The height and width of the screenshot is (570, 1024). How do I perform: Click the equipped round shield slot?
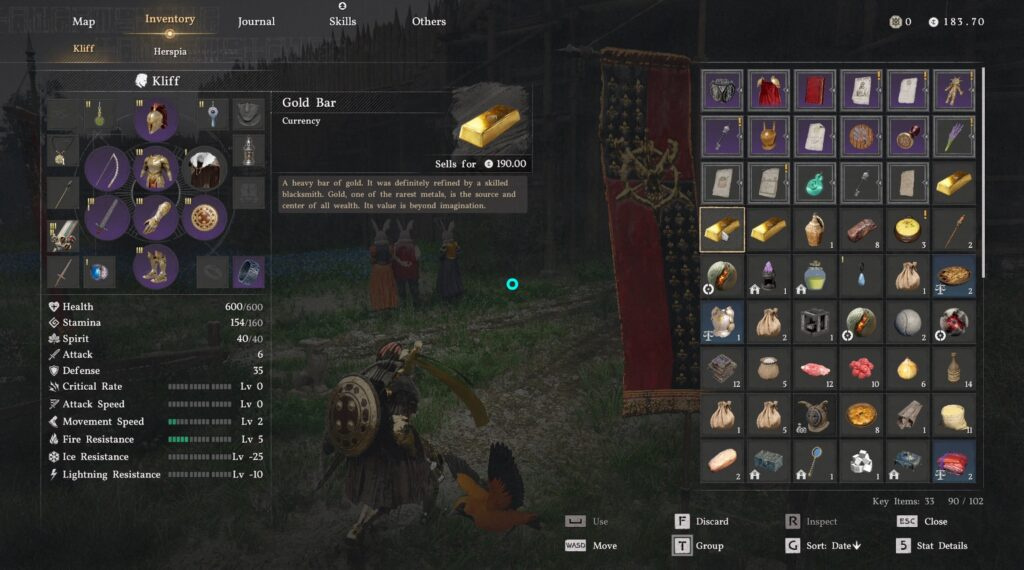point(205,217)
